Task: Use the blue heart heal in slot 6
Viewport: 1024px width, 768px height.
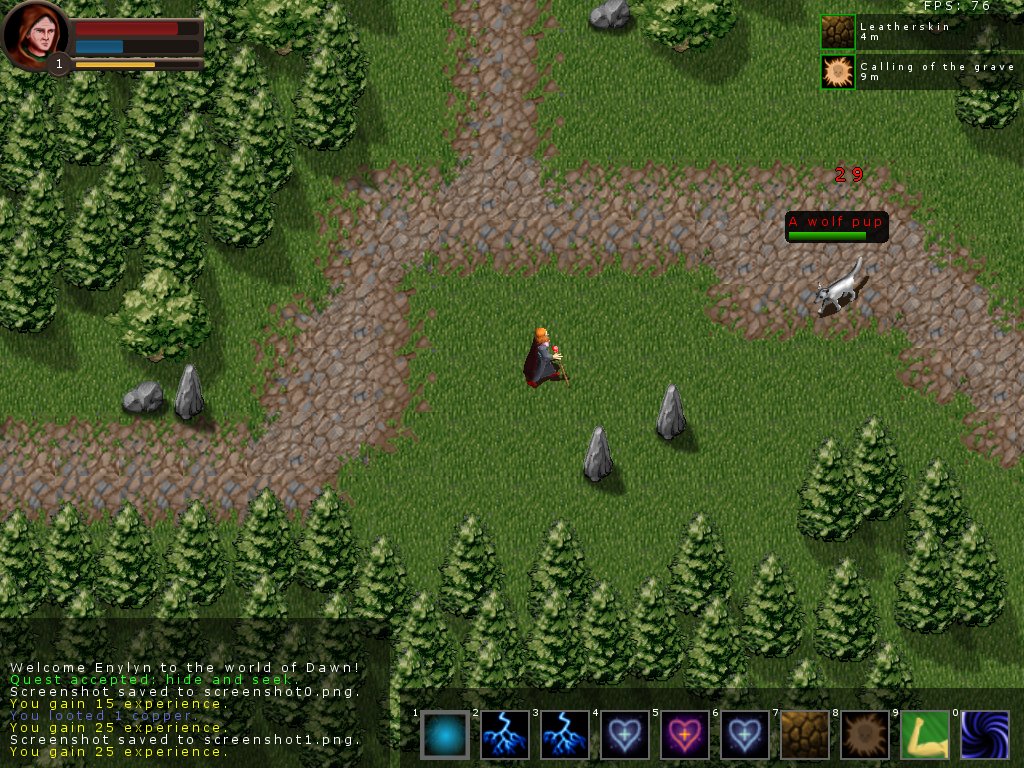Action: point(745,735)
